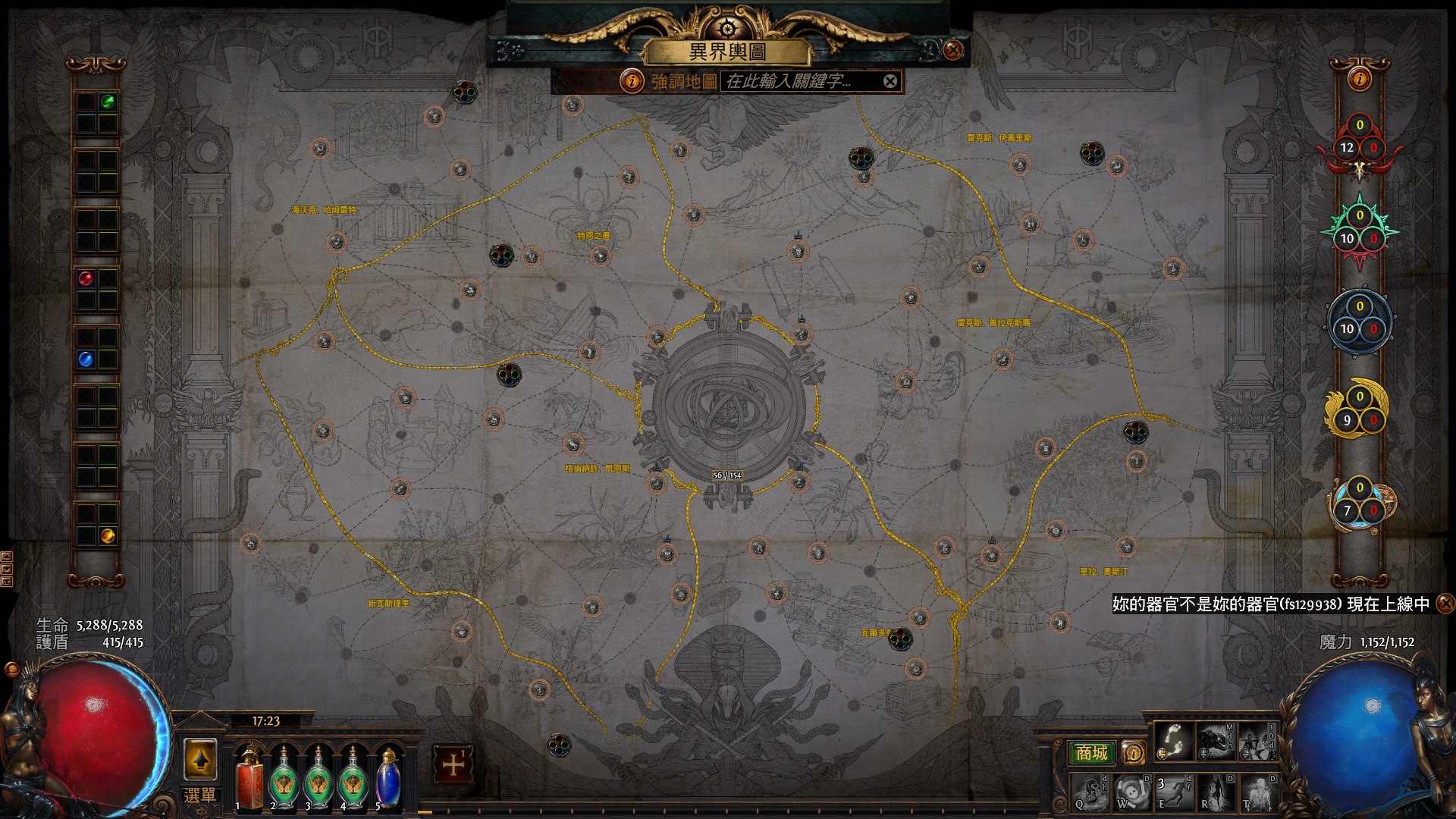
Task: Click the central atlas device showing 56/154
Action: point(727,402)
